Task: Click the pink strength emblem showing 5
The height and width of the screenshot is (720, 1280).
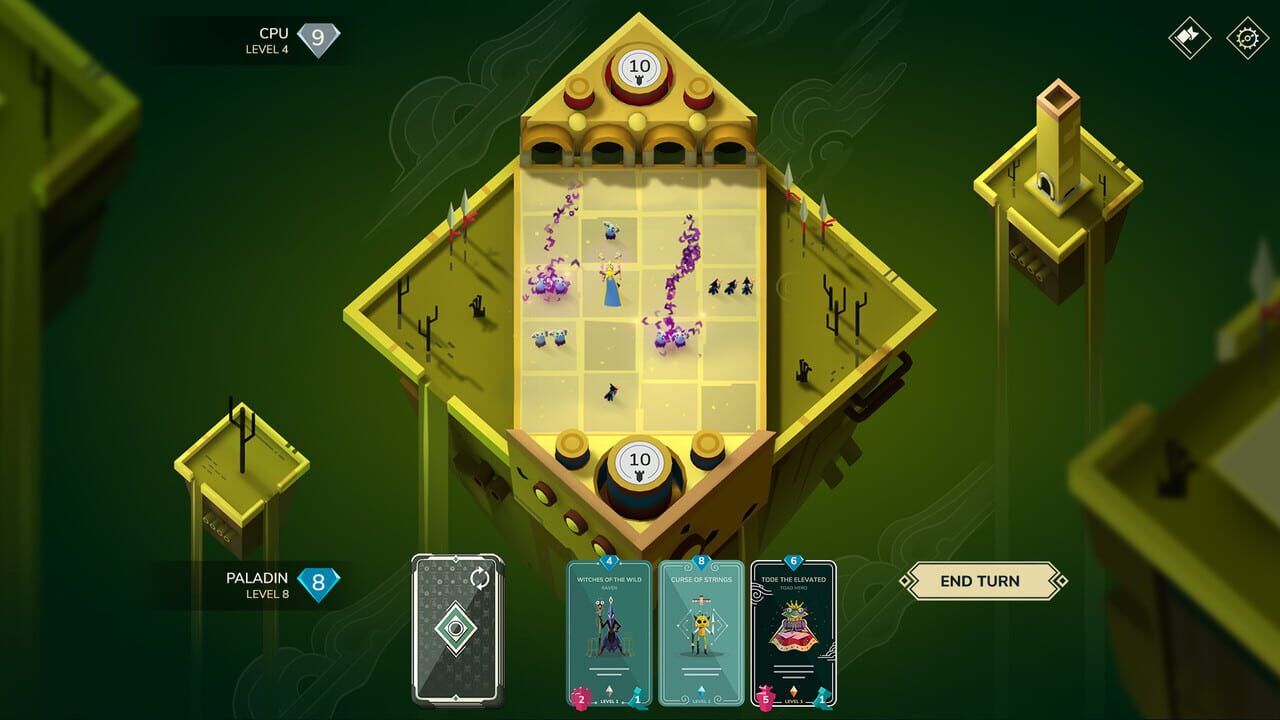Action: pos(765,697)
